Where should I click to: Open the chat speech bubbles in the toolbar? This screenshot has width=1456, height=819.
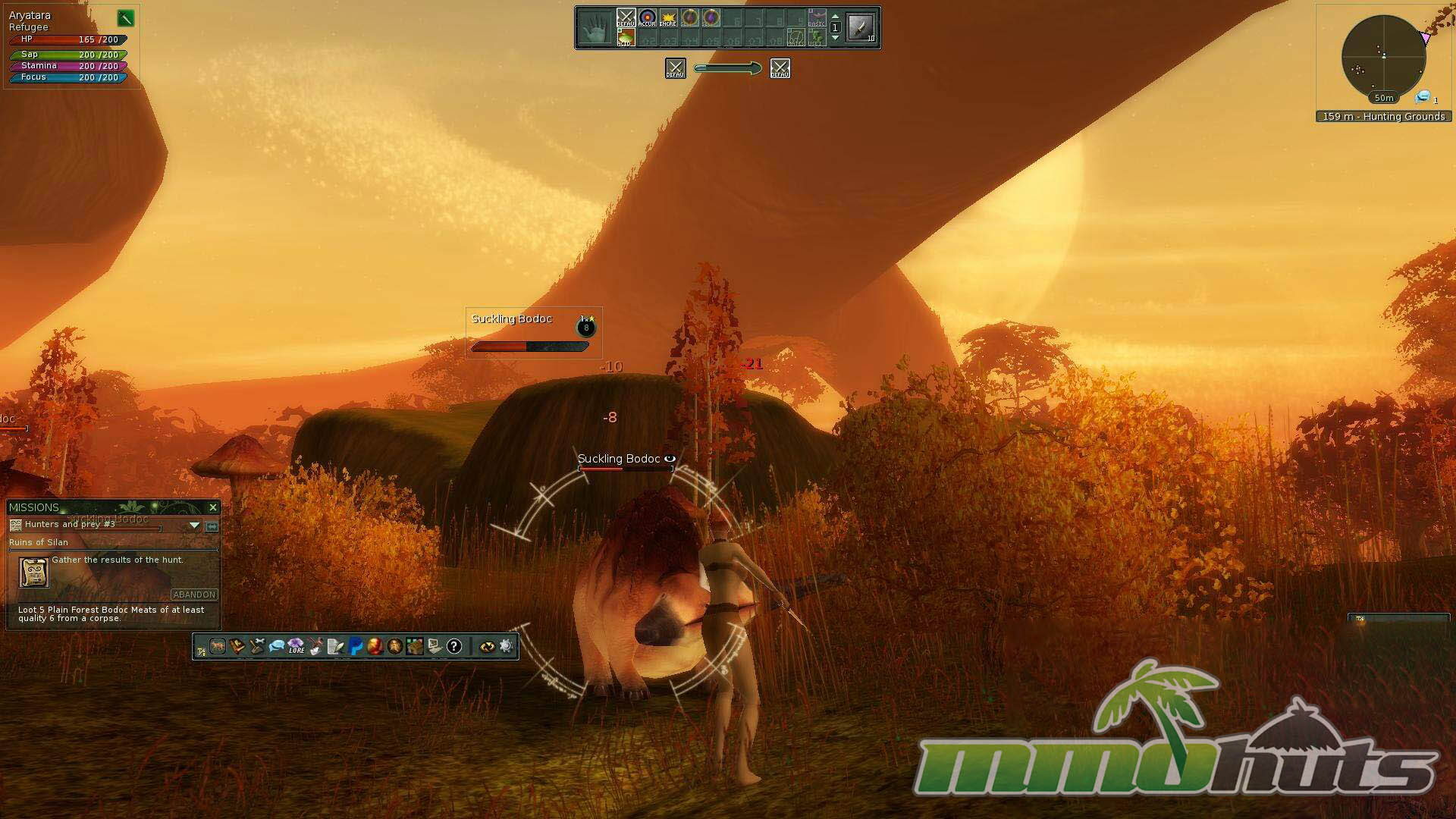point(276,646)
